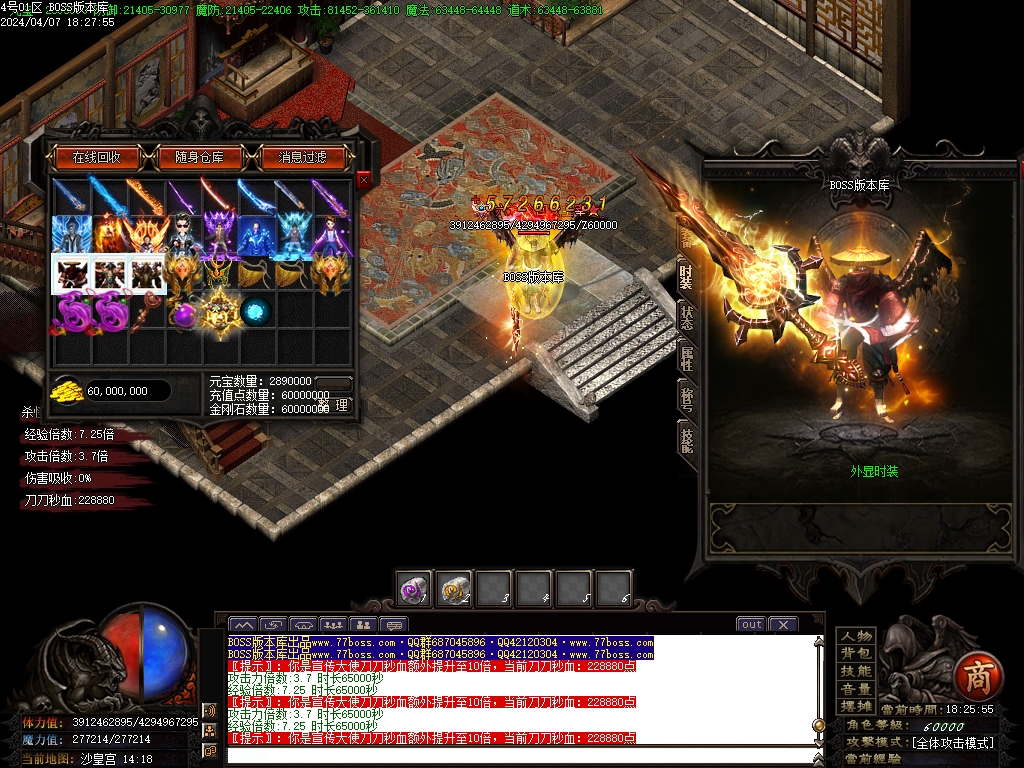Open the 属性 attributes tab
Image resolution: width=1024 pixels, height=768 pixels.
(x=686, y=357)
